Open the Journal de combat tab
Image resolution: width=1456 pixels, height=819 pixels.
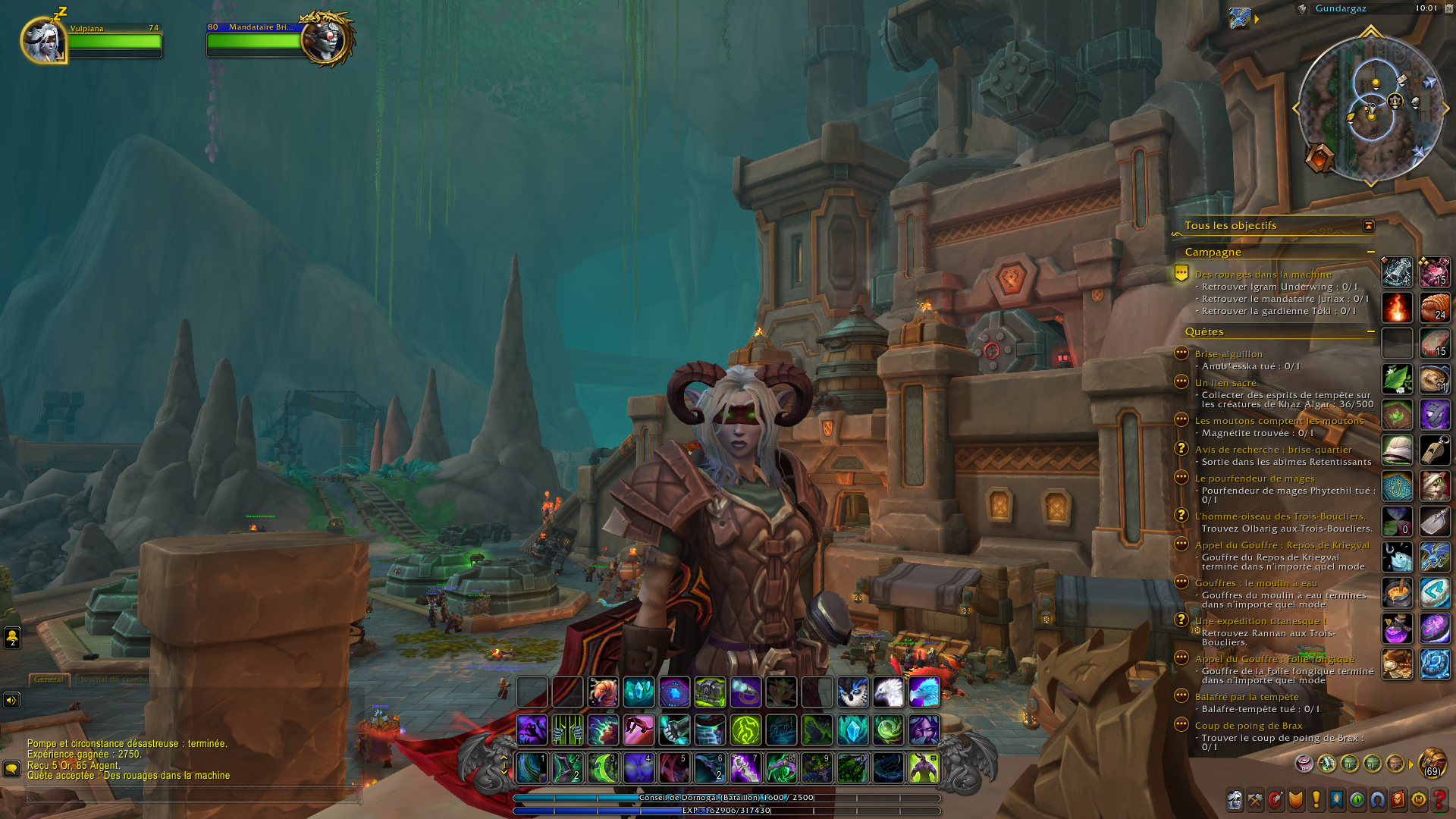point(114,679)
